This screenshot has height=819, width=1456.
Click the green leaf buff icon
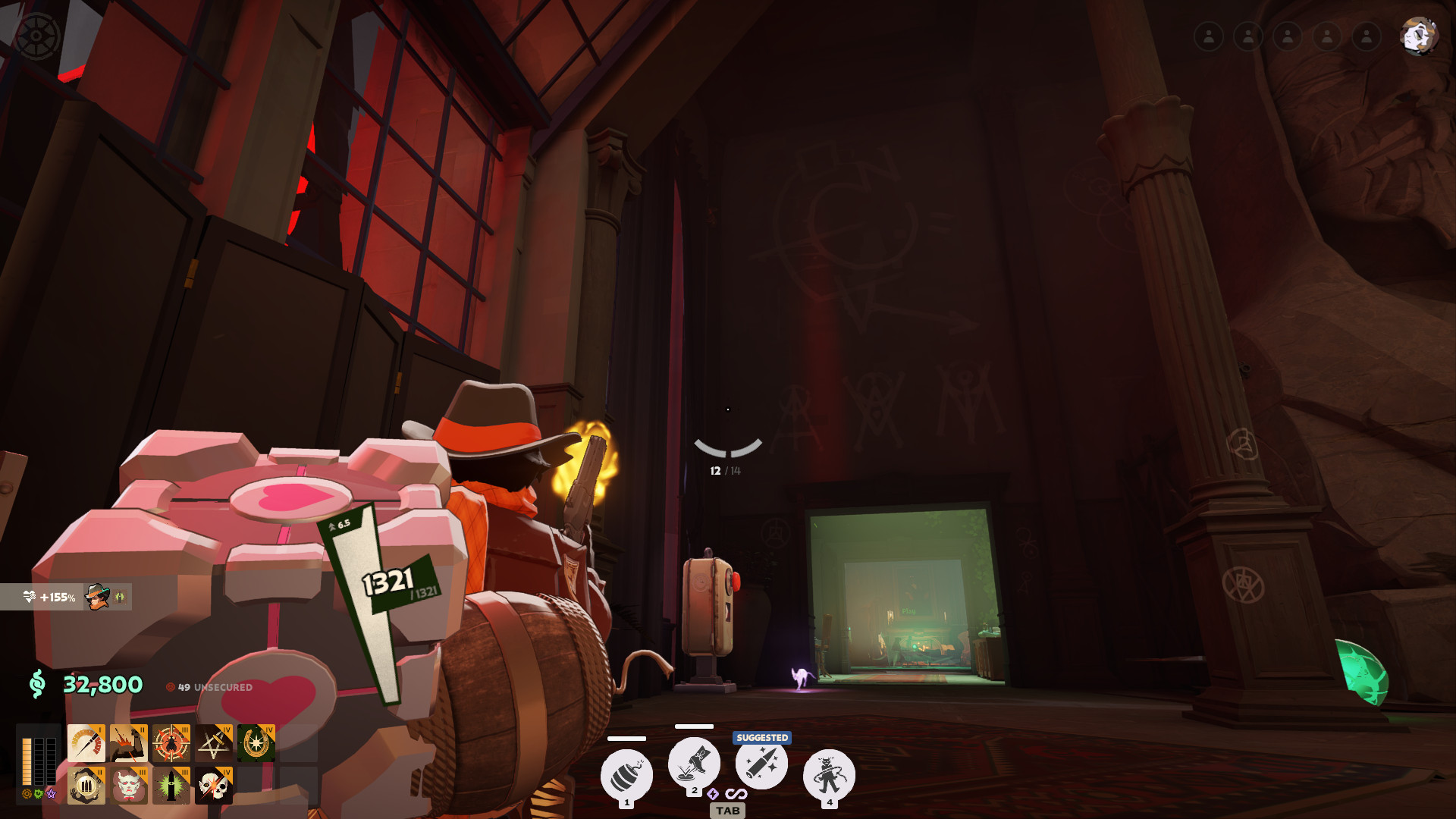click(118, 598)
